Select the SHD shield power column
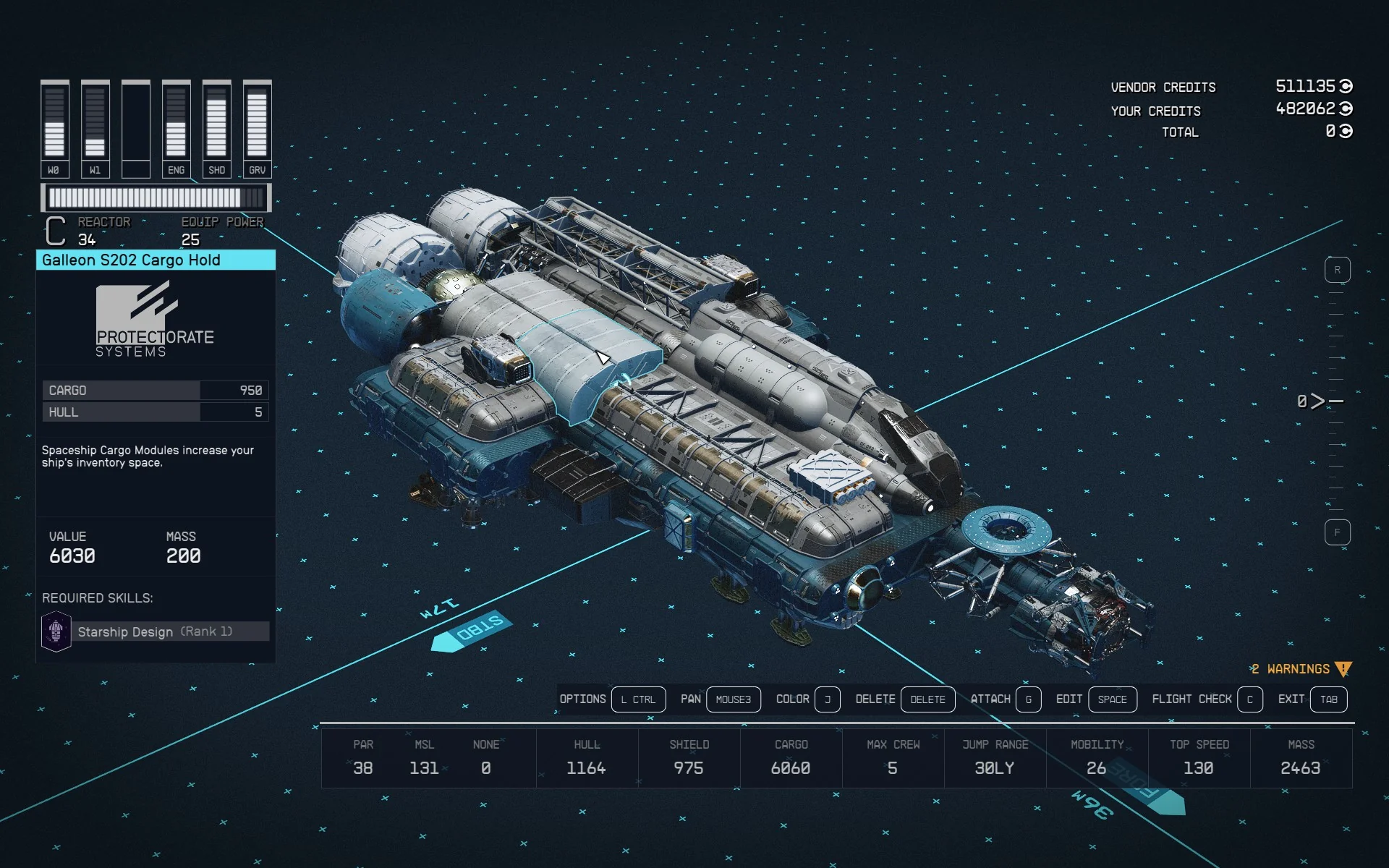1389x868 pixels. pos(217,127)
